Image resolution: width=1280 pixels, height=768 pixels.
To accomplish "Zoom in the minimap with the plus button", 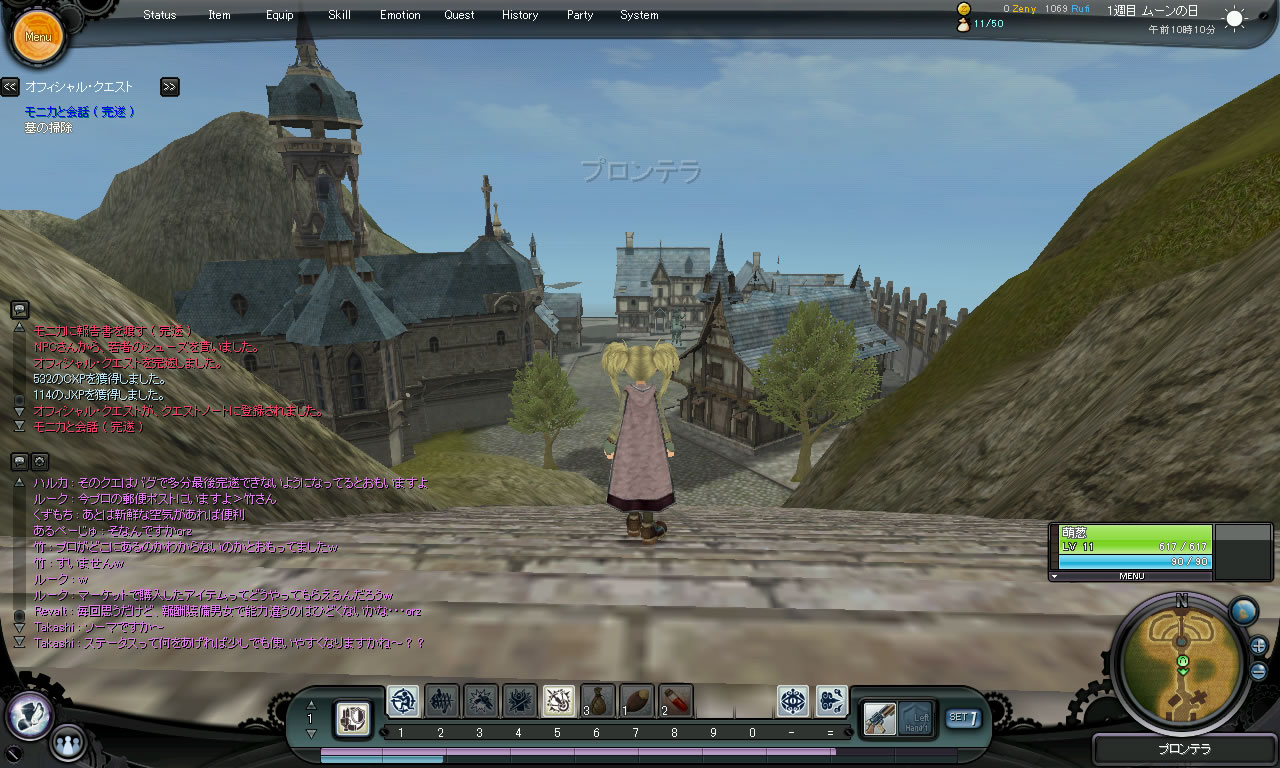I will click(1258, 645).
